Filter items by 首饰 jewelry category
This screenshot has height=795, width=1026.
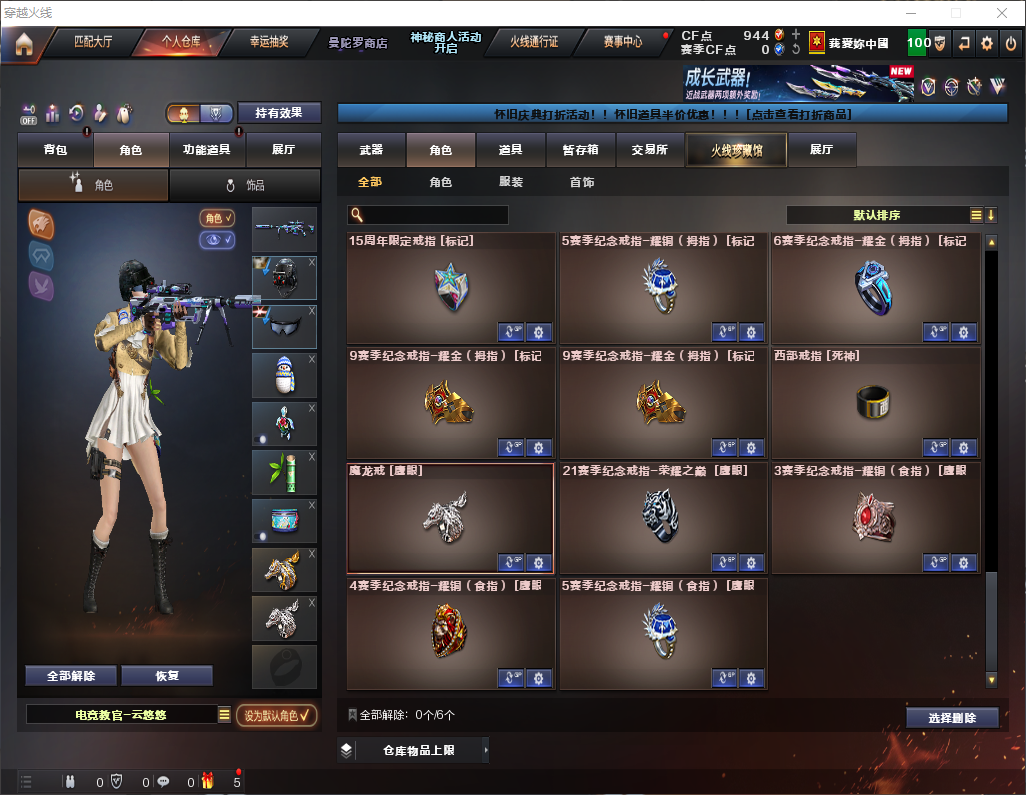(582, 183)
